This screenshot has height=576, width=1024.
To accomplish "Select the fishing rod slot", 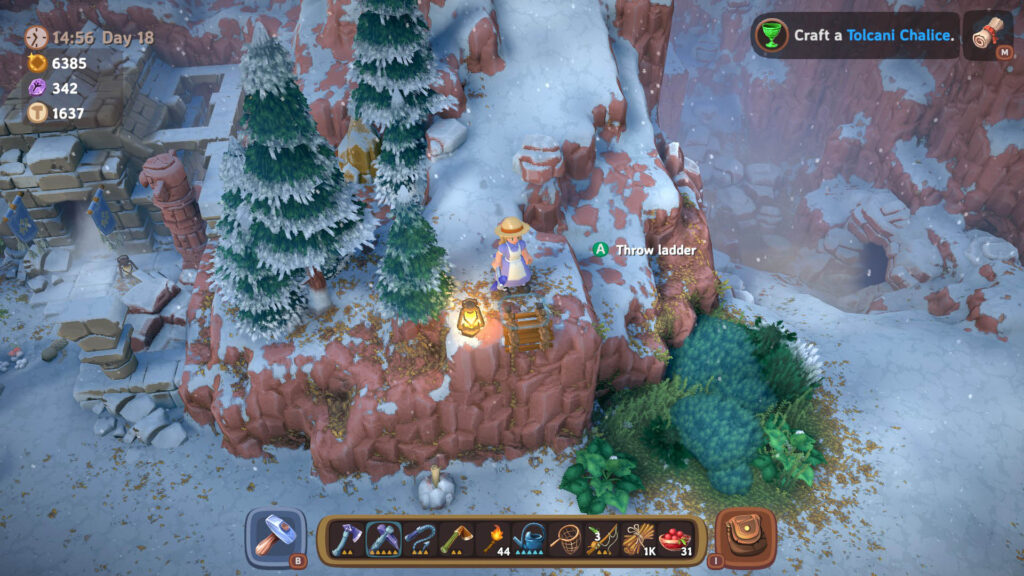I will click(x=602, y=539).
